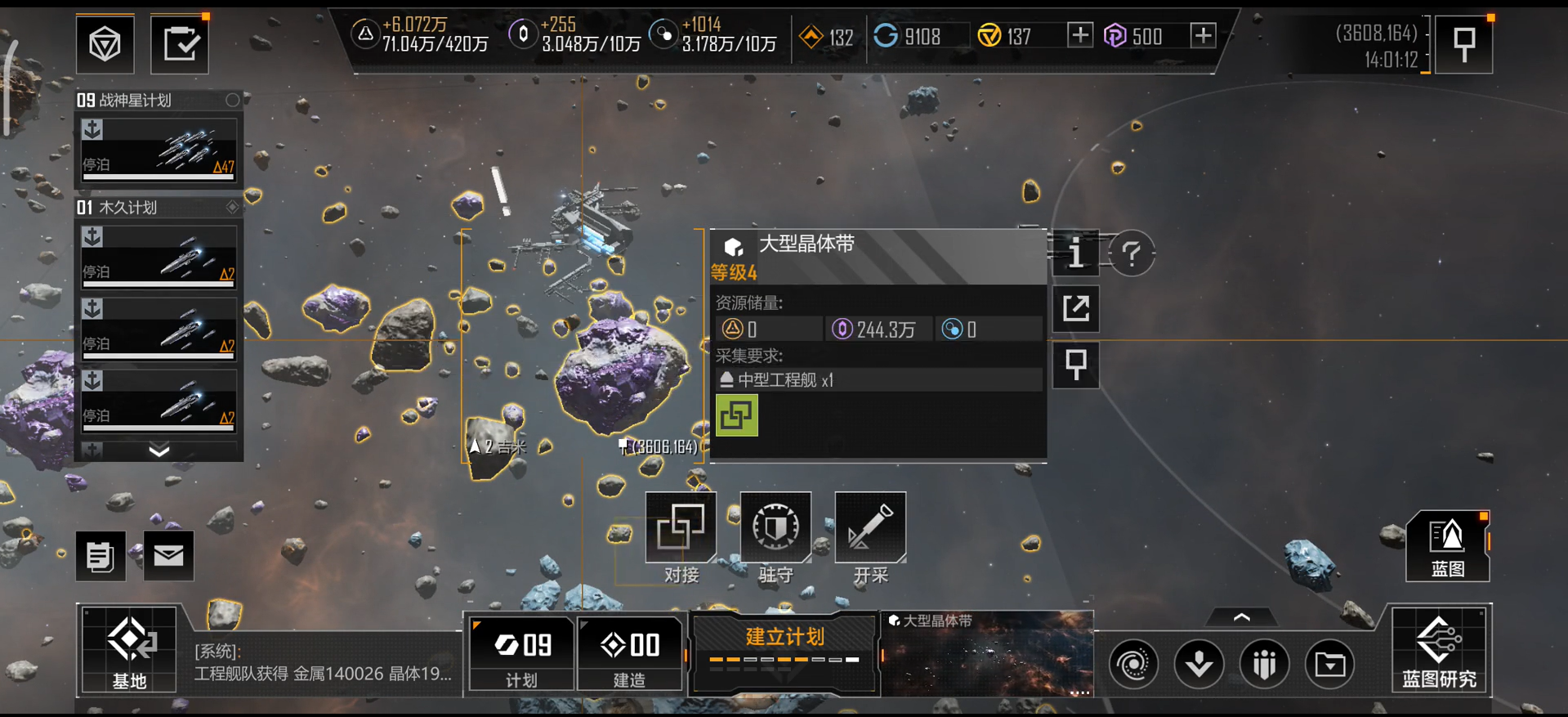Select the 驻守 garrison action
Screen dimensions: 1568x717
click(775, 528)
